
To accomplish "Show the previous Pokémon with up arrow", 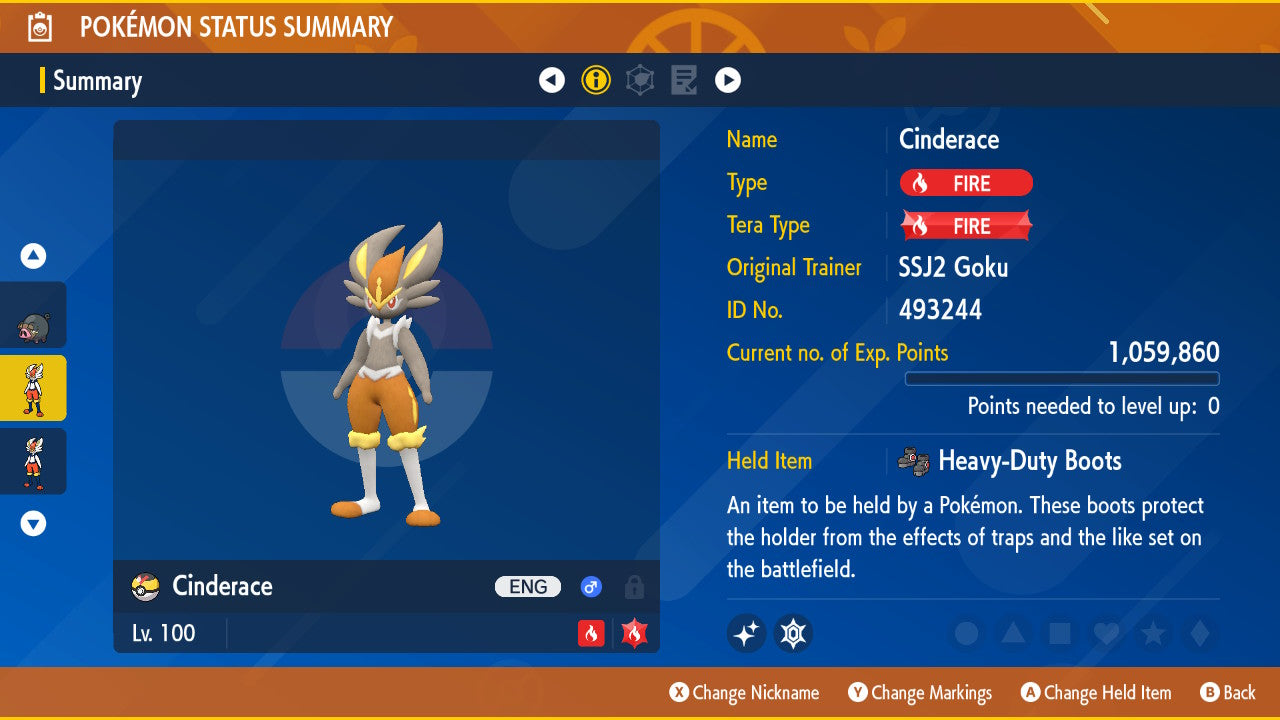I will tap(34, 257).
